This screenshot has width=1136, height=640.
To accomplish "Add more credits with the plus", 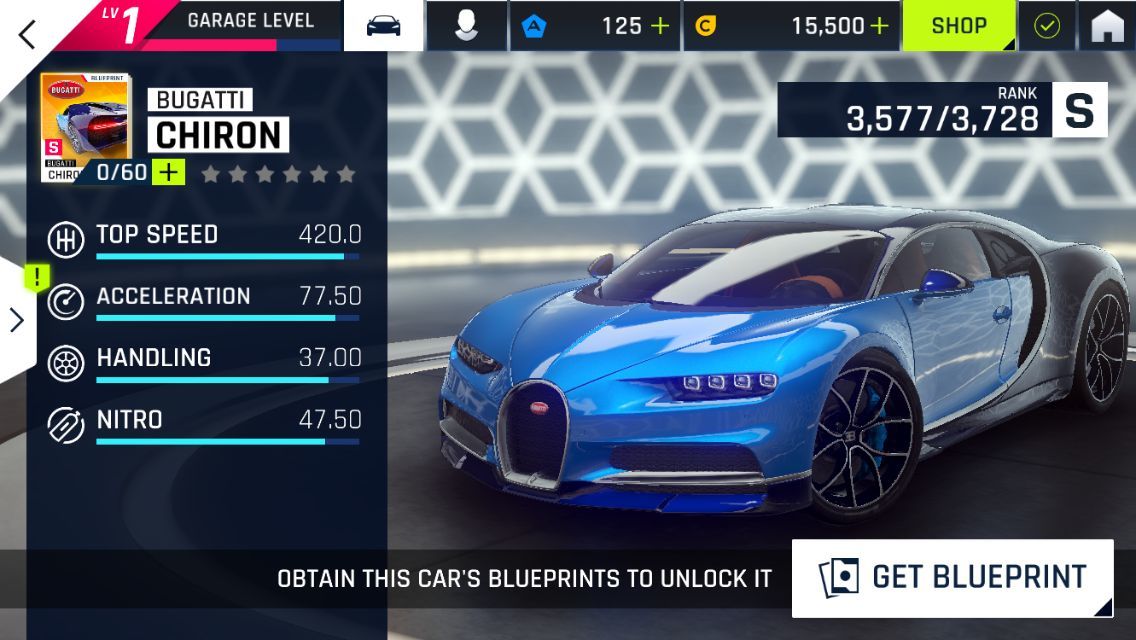I will point(879,26).
